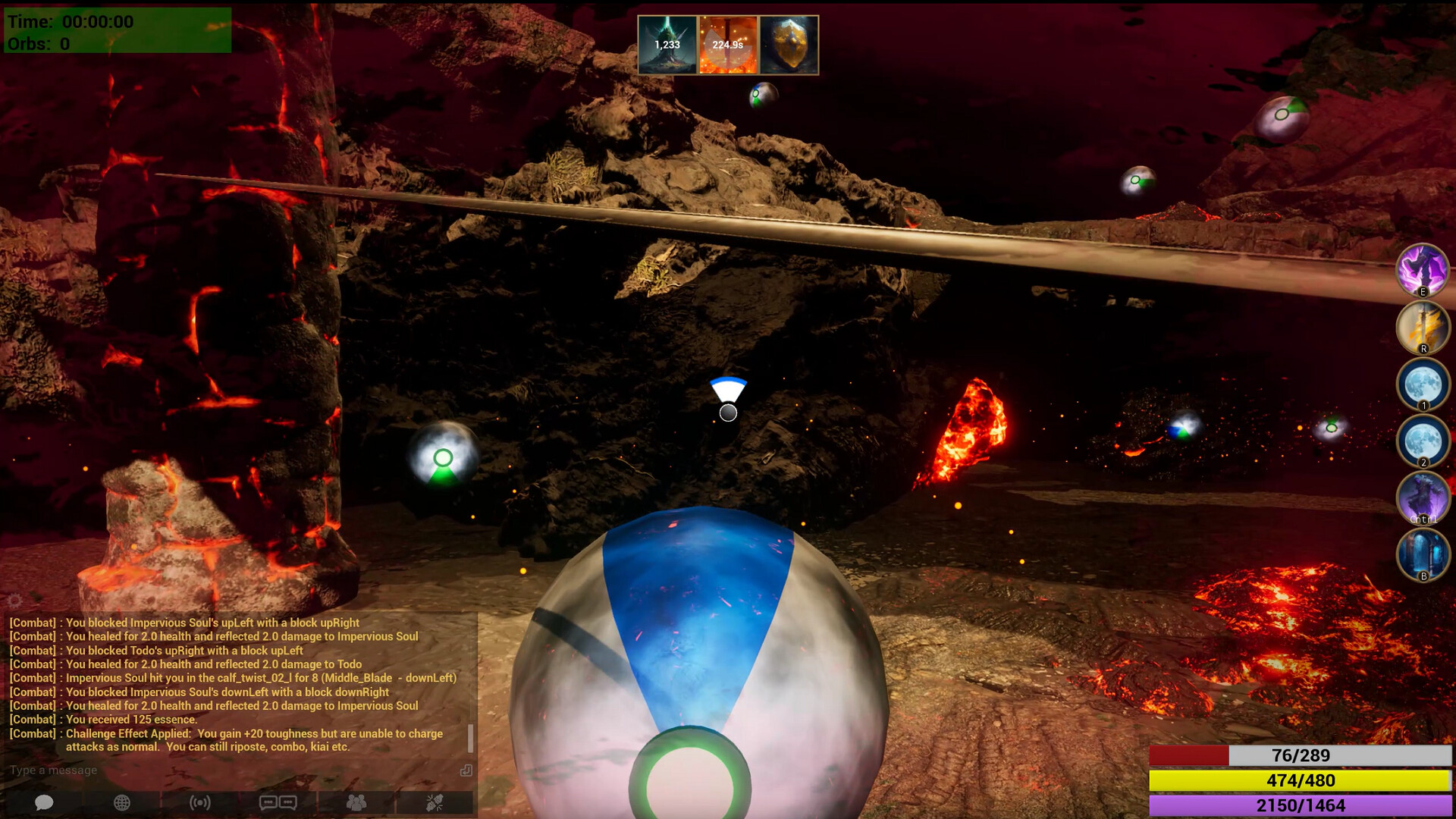Toggle the broadcast chat channel
1456x819 pixels.
[200, 802]
